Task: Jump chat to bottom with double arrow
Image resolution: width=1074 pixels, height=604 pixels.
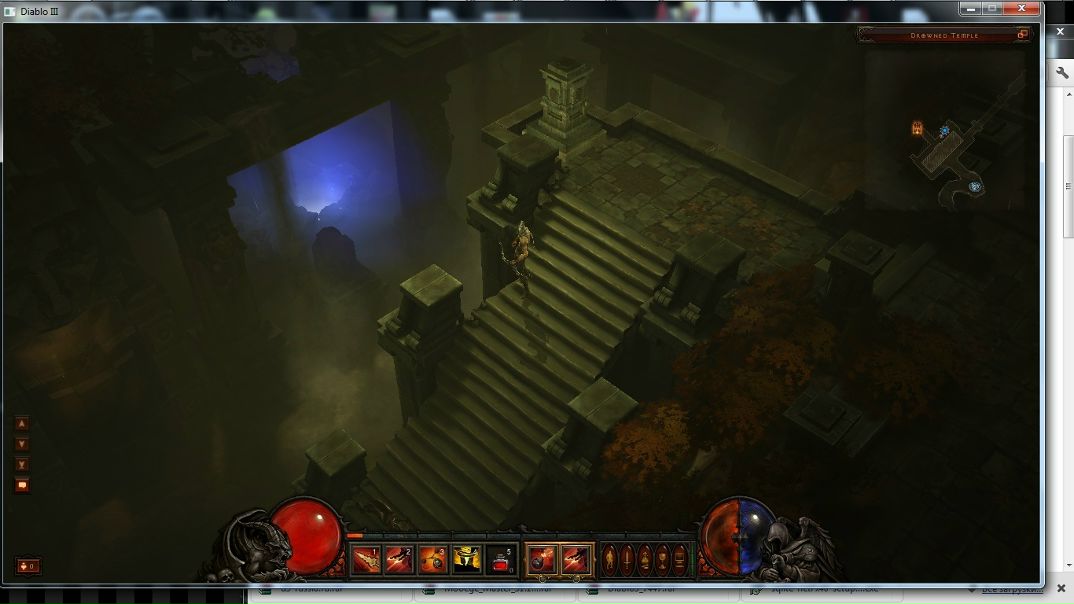Action: 22,465
